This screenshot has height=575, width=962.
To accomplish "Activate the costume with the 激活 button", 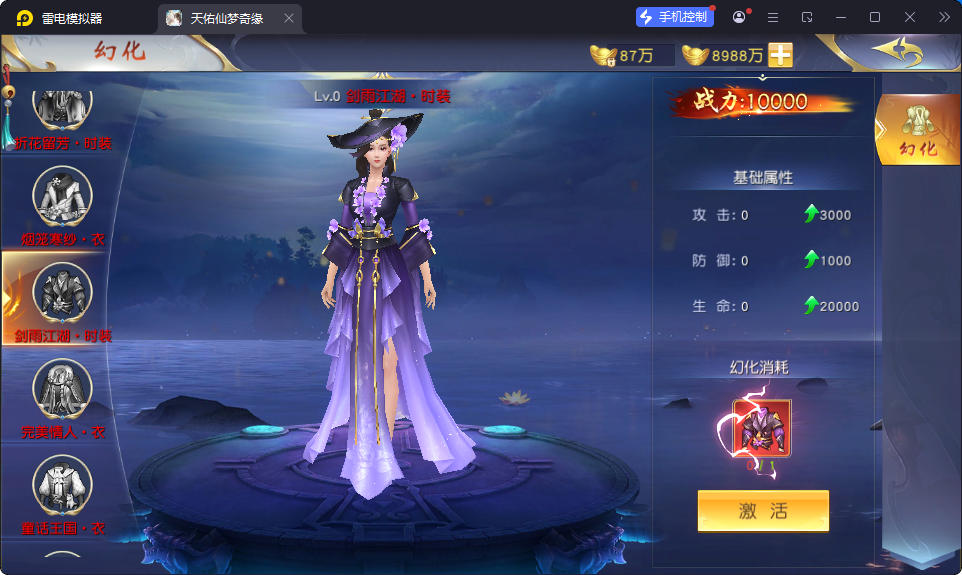I will pyautogui.click(x=763, y=511).
